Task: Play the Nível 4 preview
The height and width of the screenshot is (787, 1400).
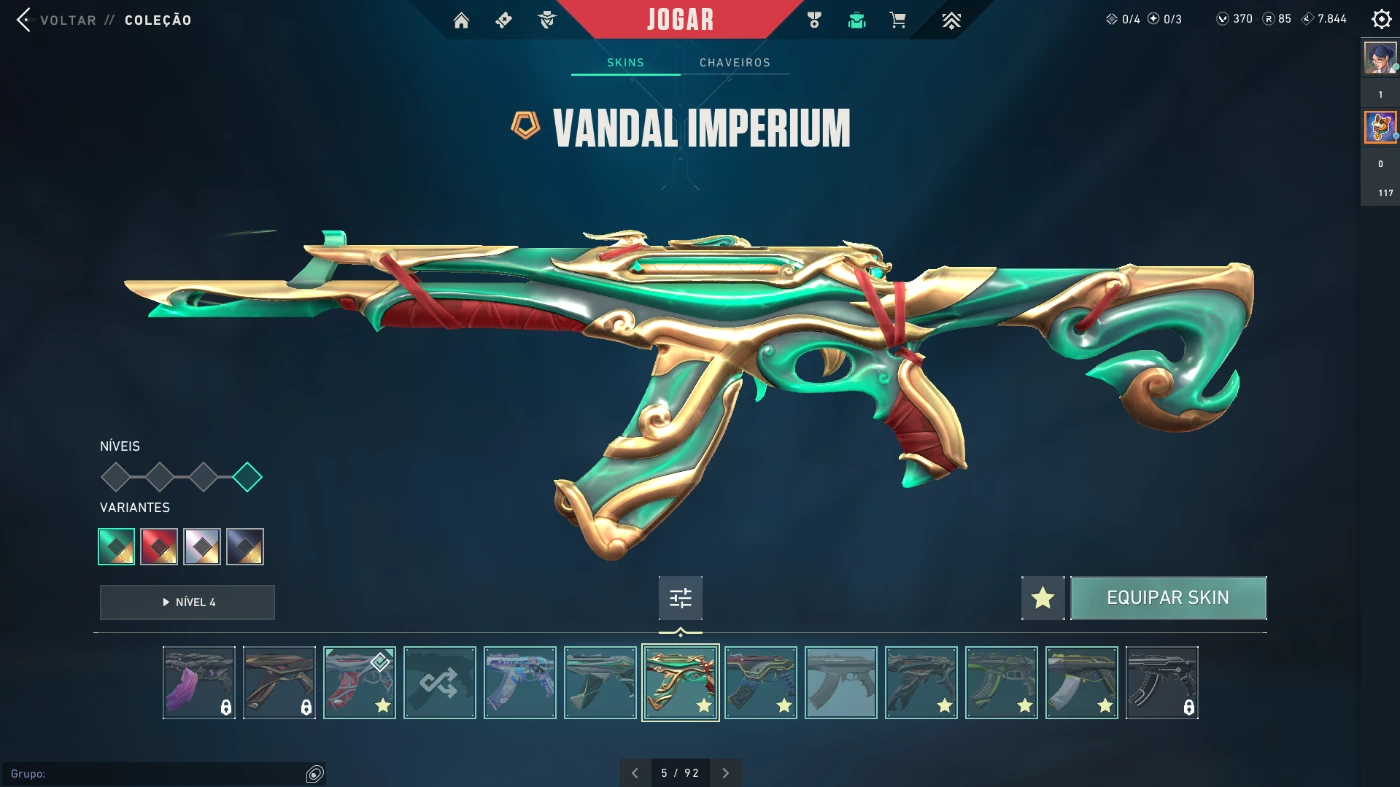Action: click(187, 602)
